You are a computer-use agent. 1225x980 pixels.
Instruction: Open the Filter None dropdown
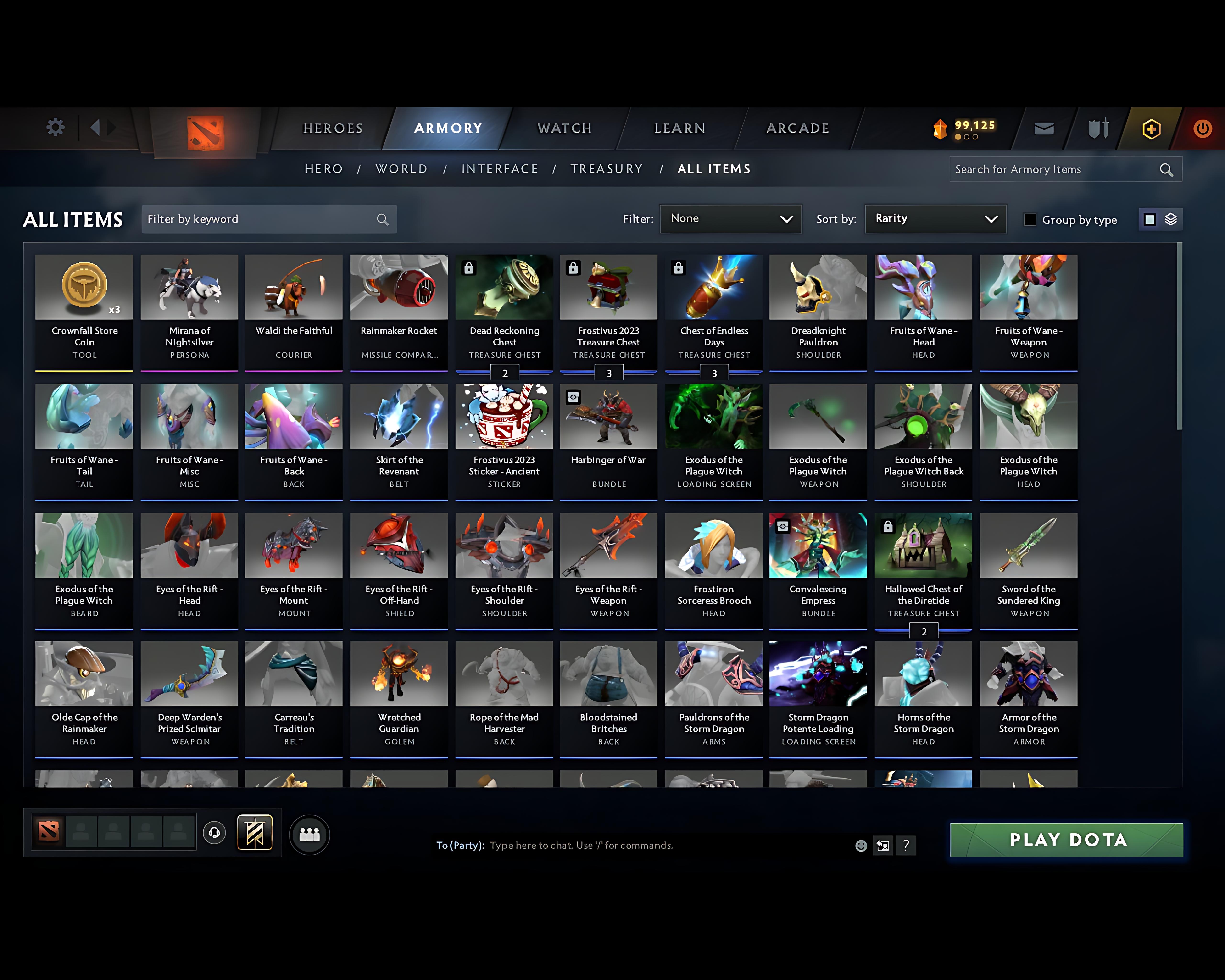(731, 219)
